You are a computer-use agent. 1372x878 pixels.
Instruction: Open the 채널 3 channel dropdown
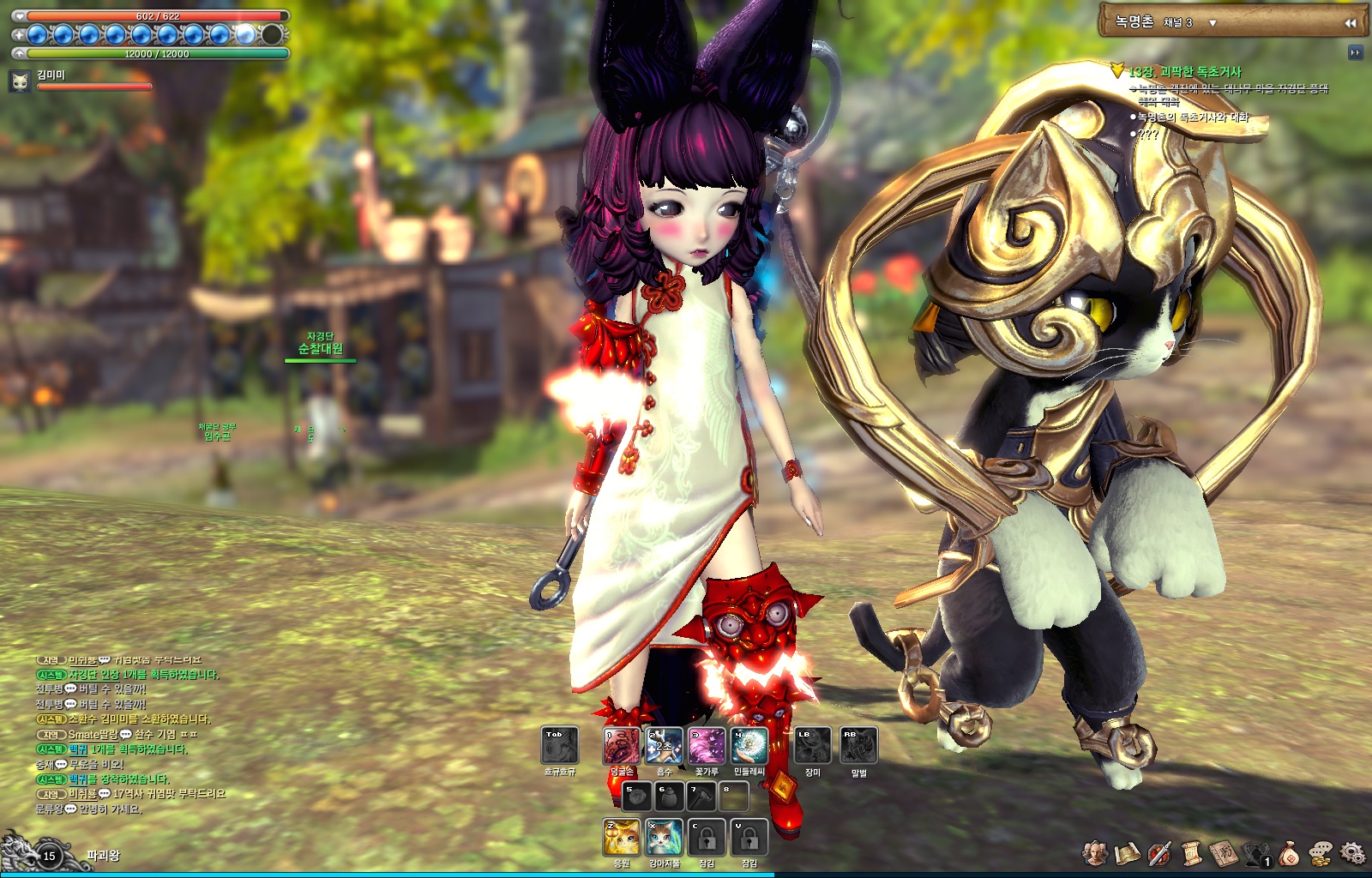point(1192,23)
